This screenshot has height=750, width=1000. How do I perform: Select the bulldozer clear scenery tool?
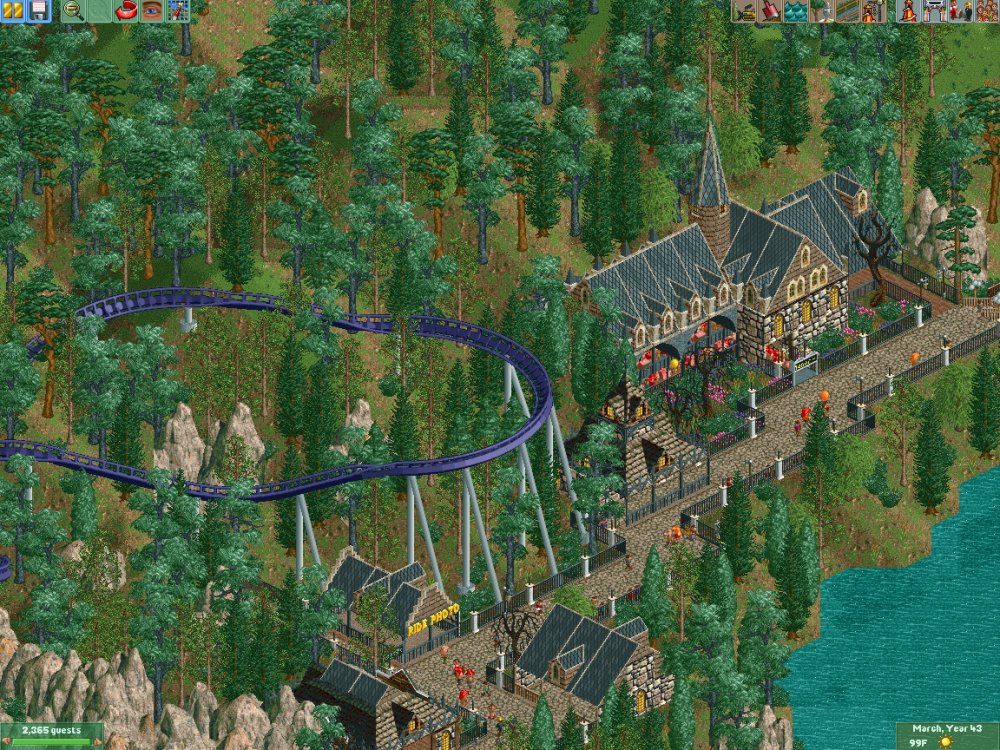click(x=744, y=11)
